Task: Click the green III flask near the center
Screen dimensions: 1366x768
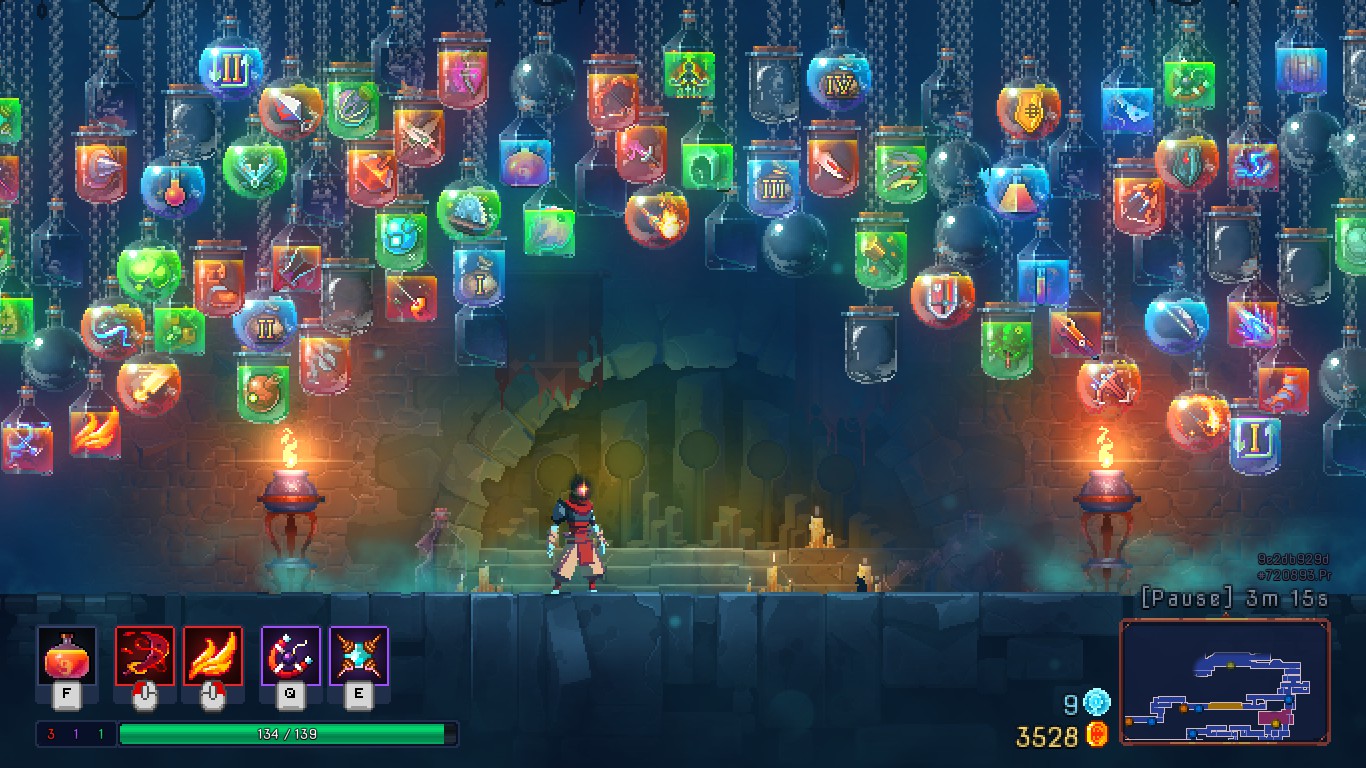Action: [775, 185]
